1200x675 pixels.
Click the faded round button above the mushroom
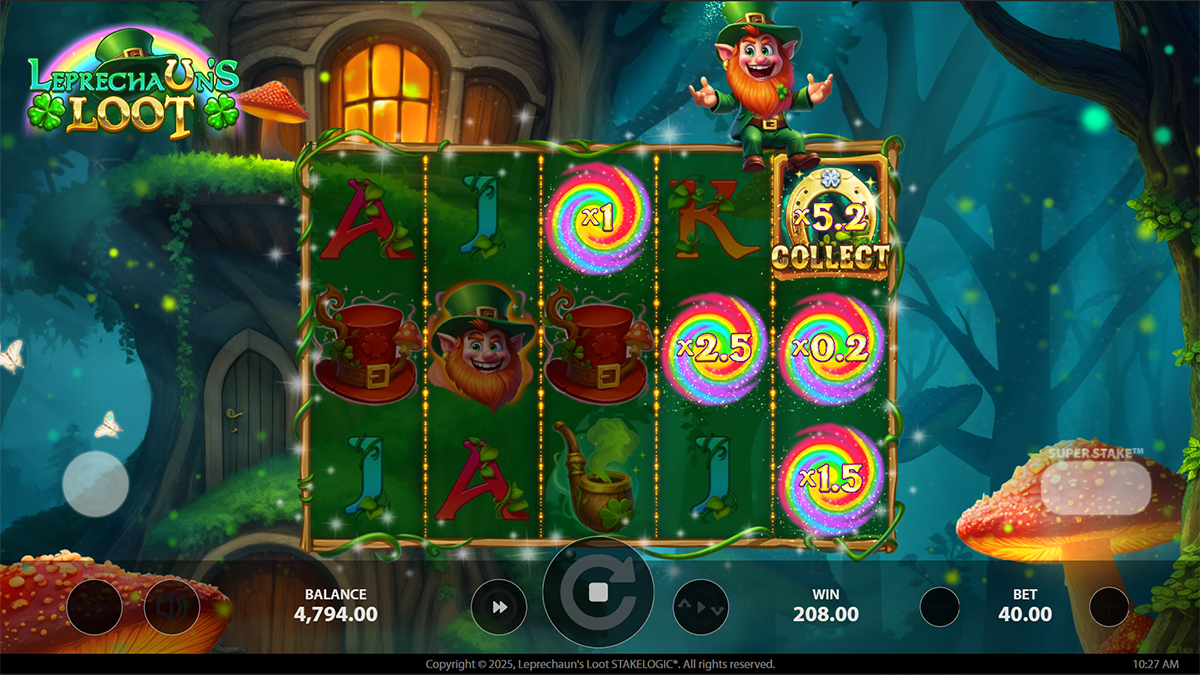[x=96, y=483]
